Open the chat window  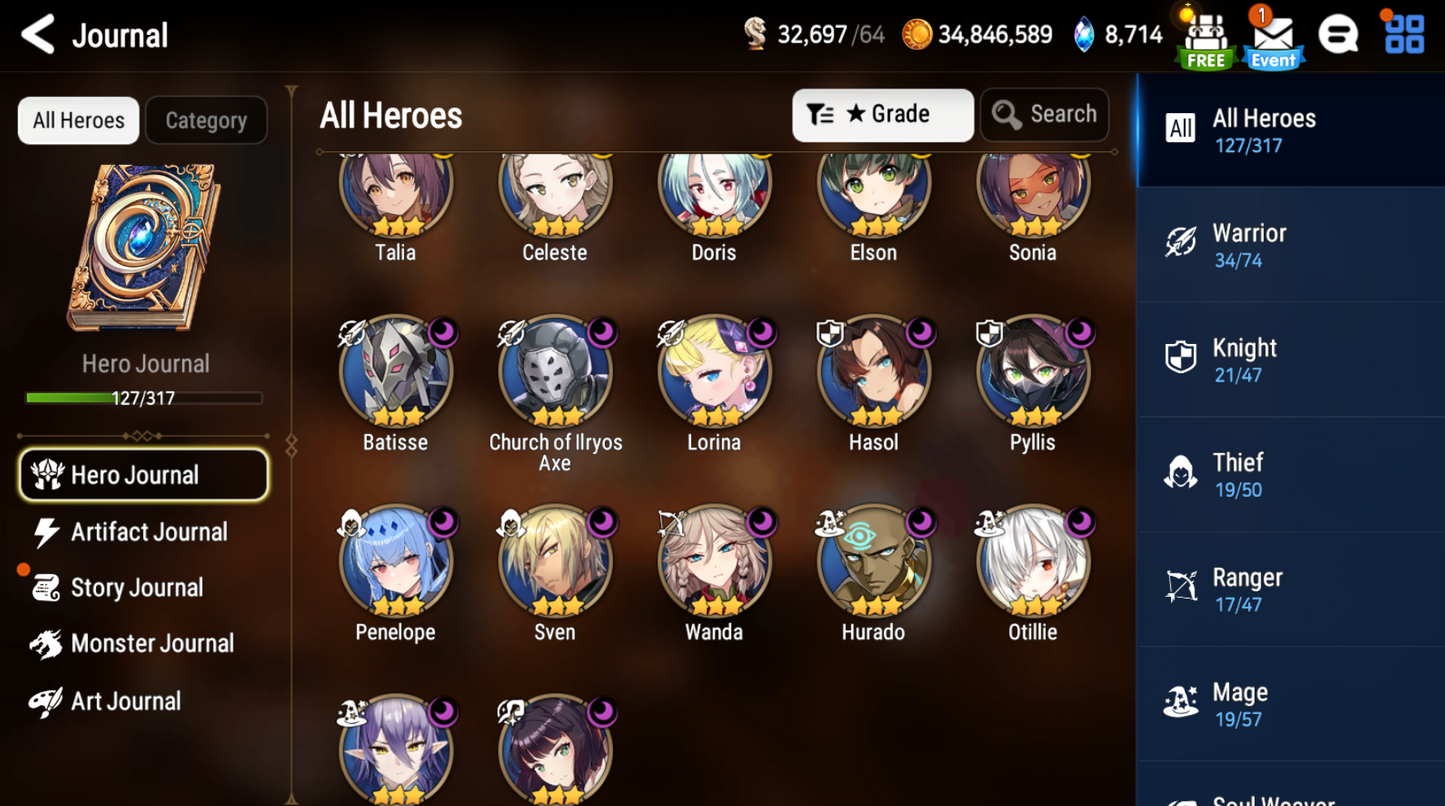pyautogui.click(x=1339, y=33)
